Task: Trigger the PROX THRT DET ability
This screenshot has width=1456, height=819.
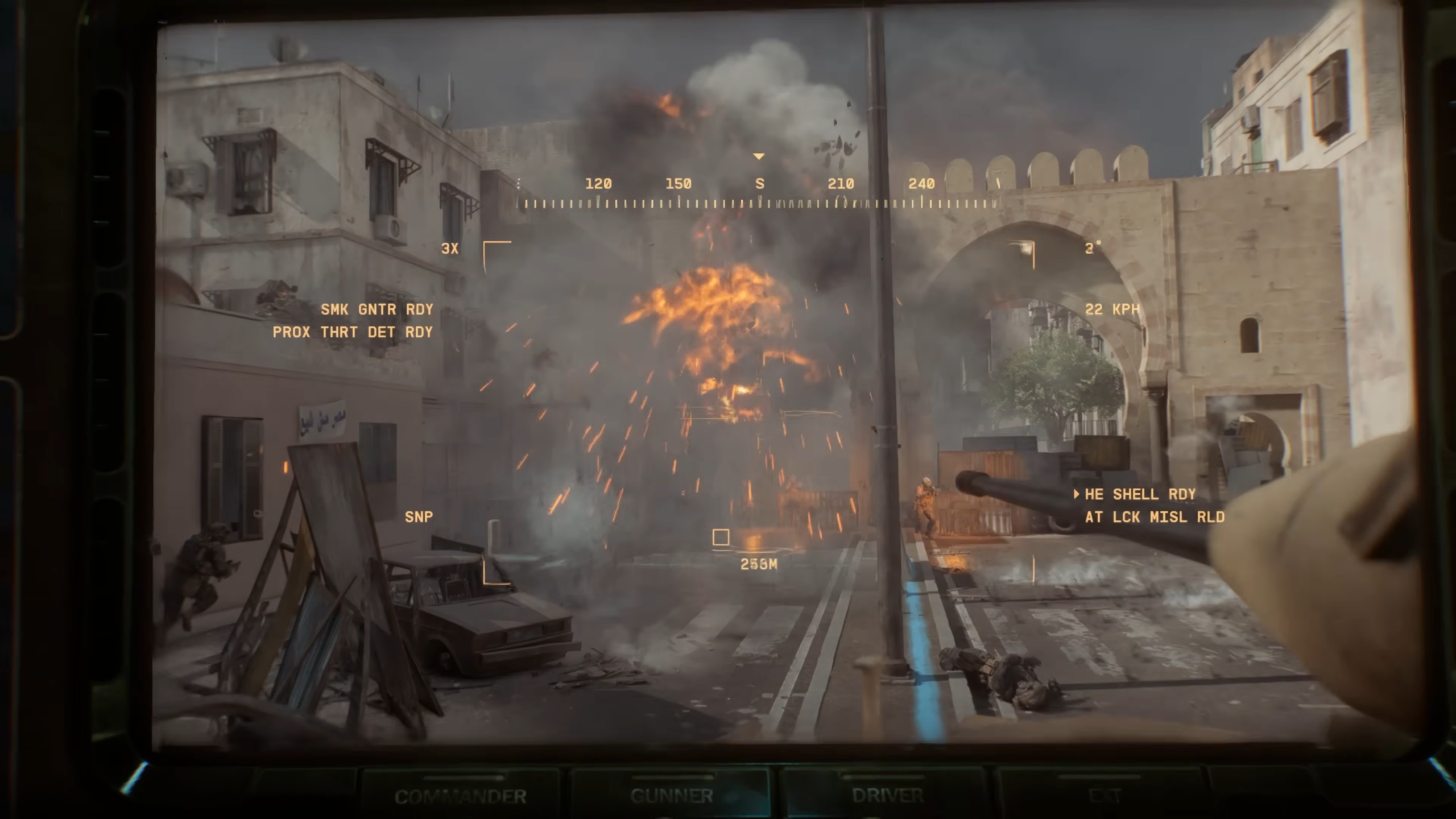Action: point(353,332)
